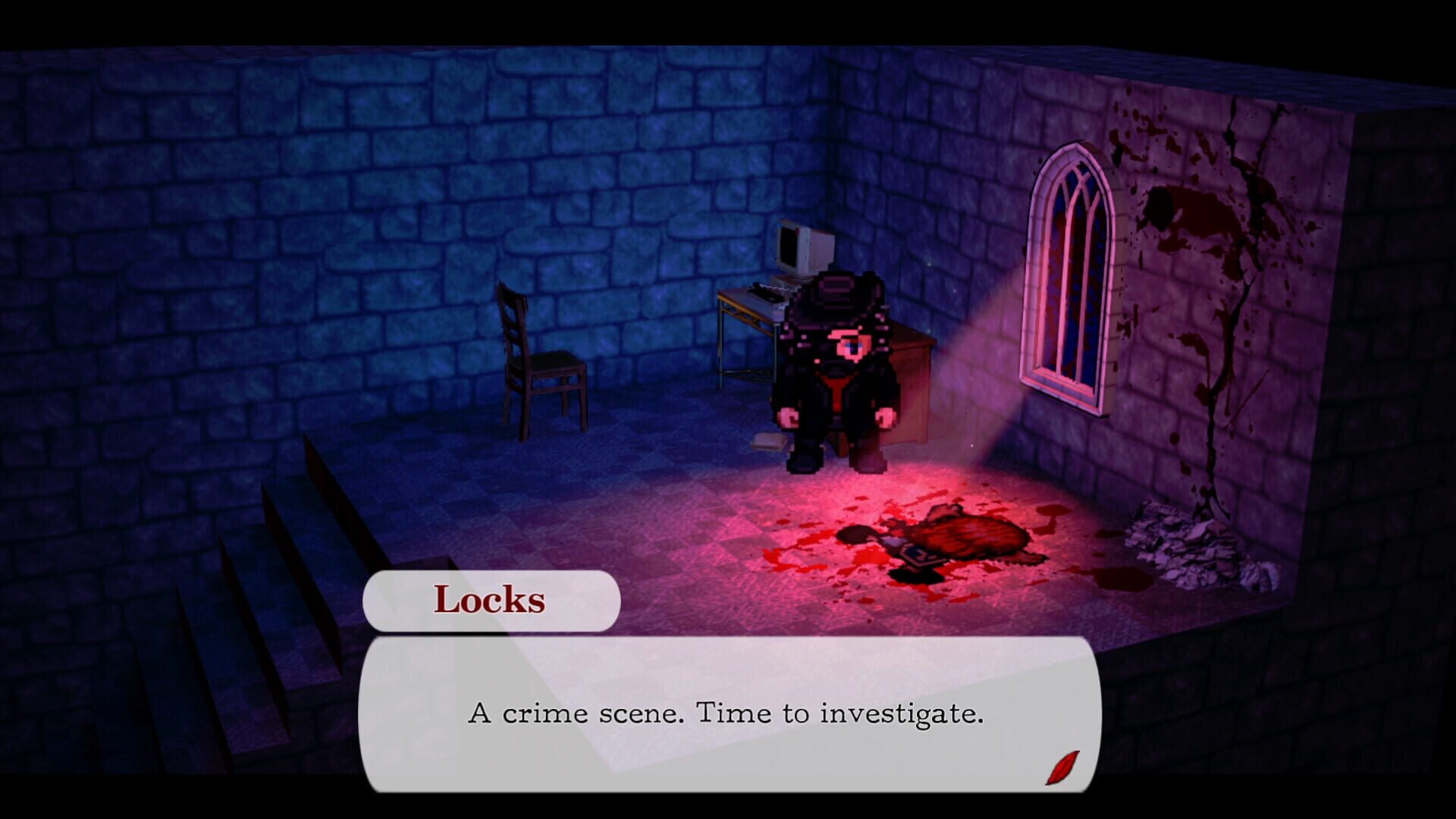Image resolution: width=1456 pixels, height=819 pixels.
Task: Examine the retro computer monitor
Action: [800, 250]
